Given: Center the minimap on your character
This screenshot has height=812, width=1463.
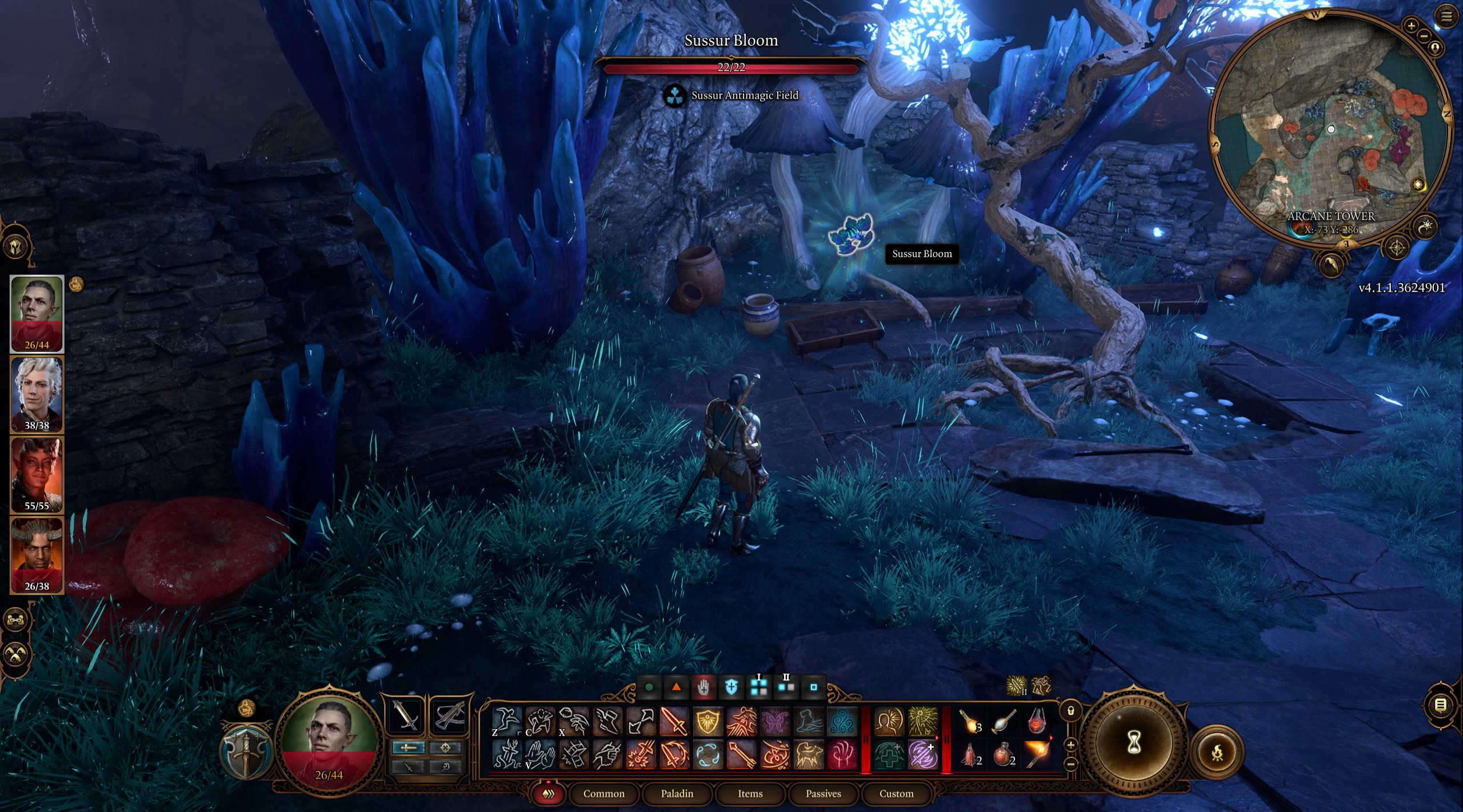Looking at the screenshot, I should tap(1435, 47).
